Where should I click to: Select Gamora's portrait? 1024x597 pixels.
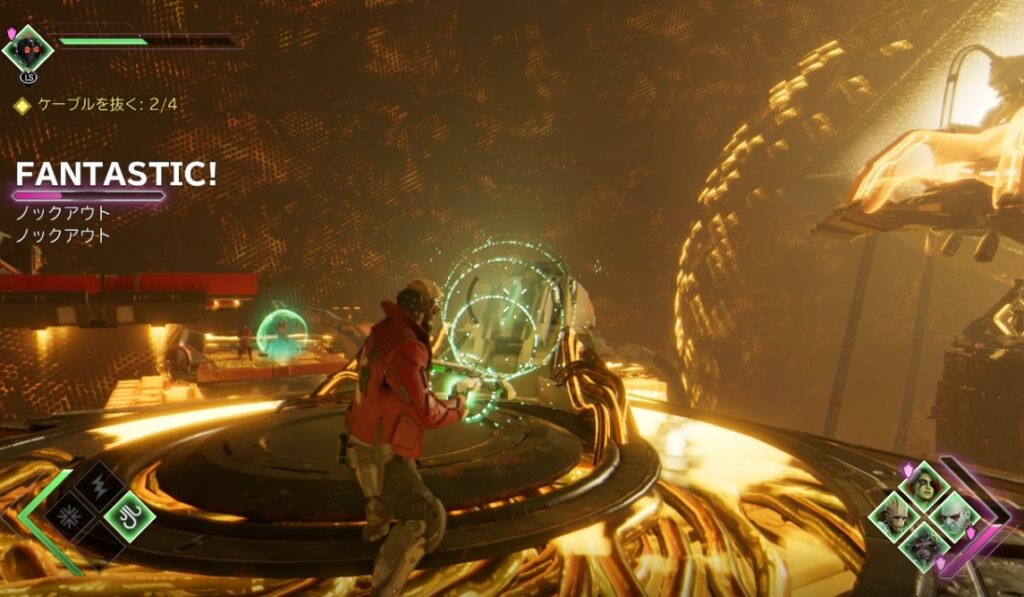click(922, 486)
